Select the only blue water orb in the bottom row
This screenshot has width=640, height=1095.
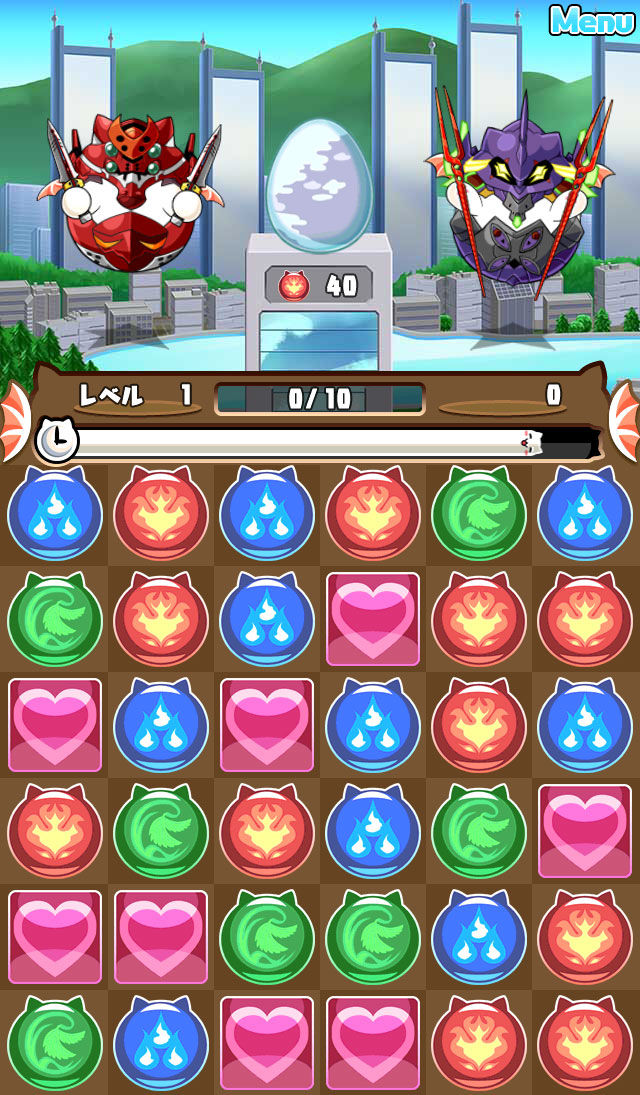click(x=161, y=1043)
